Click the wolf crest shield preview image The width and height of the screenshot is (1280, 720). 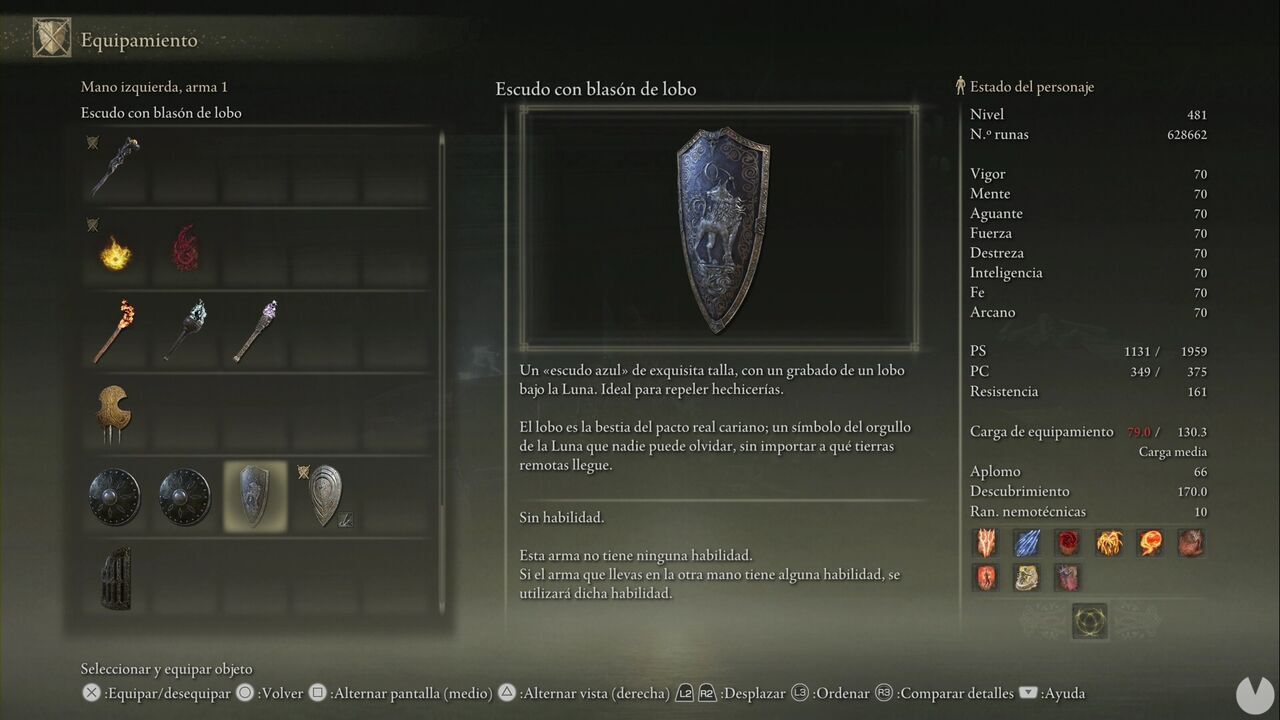720,228
